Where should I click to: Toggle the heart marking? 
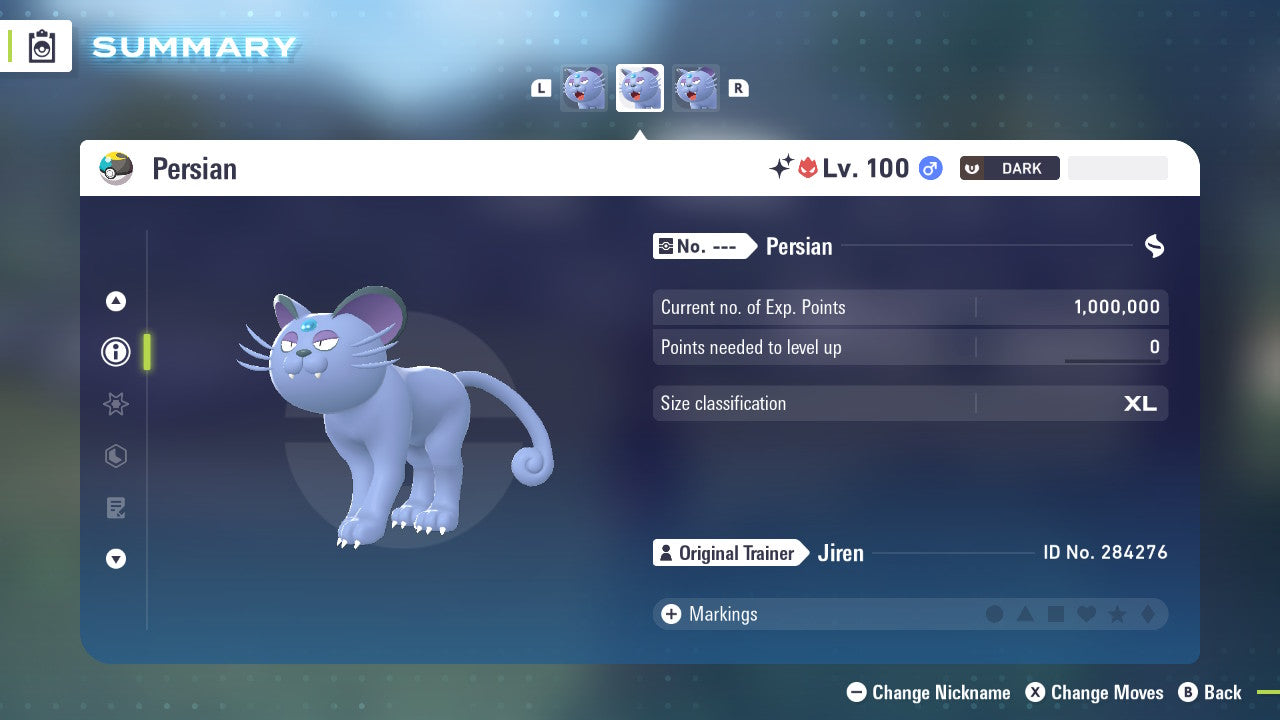[x=1087, y=614]
